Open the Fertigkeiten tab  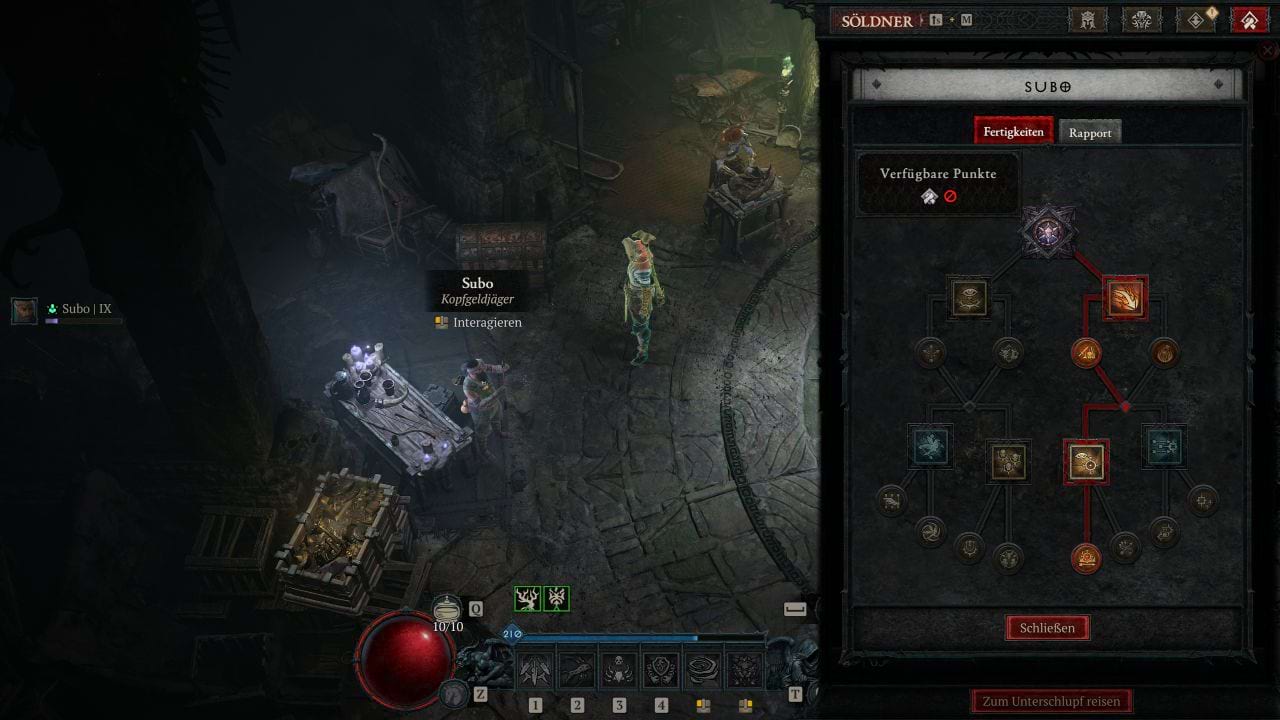[x=1013, y=131]
